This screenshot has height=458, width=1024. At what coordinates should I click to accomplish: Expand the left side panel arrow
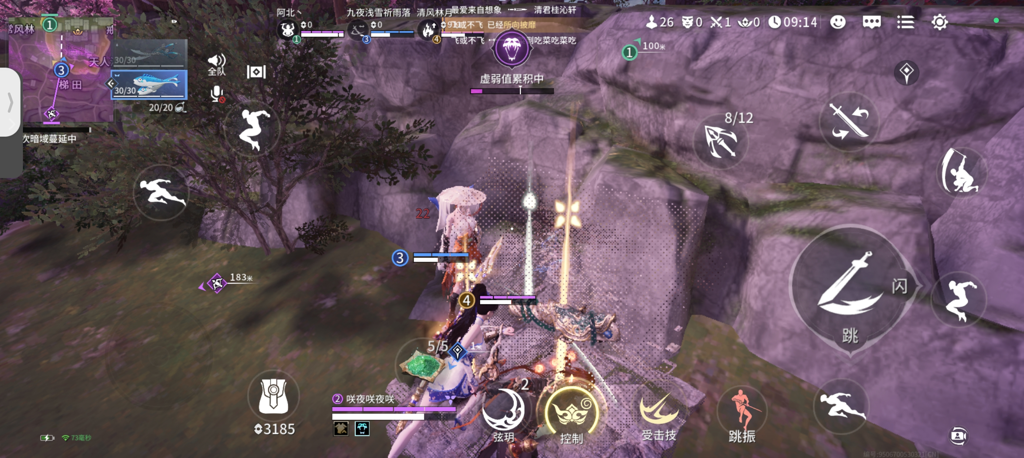tap(11, 101)
